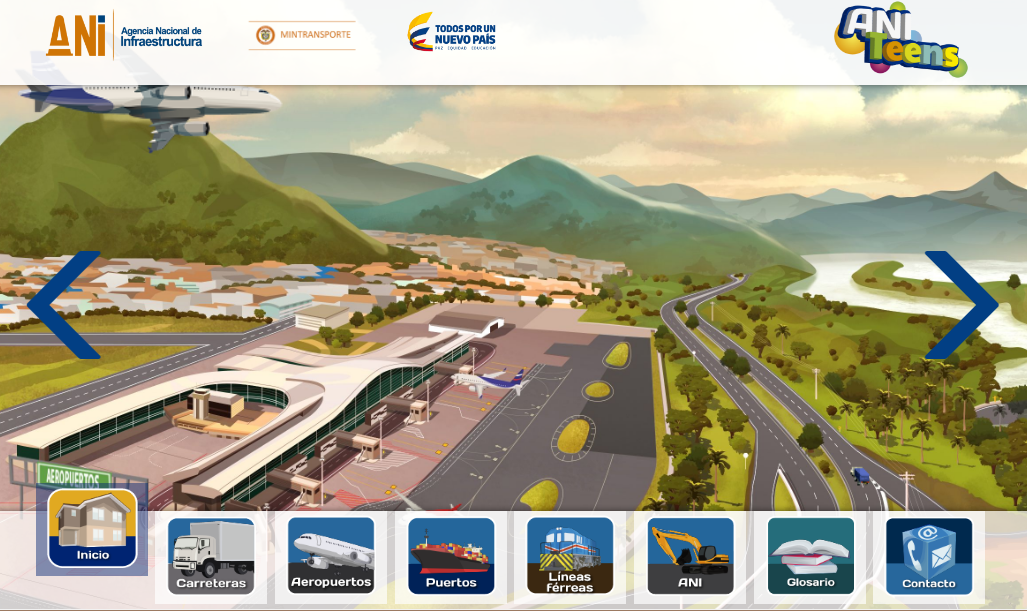The height and width of the screenshot is (611, 1027).
Task: Open the Contacto phone and mail button
Action: (x=929, y=556)
